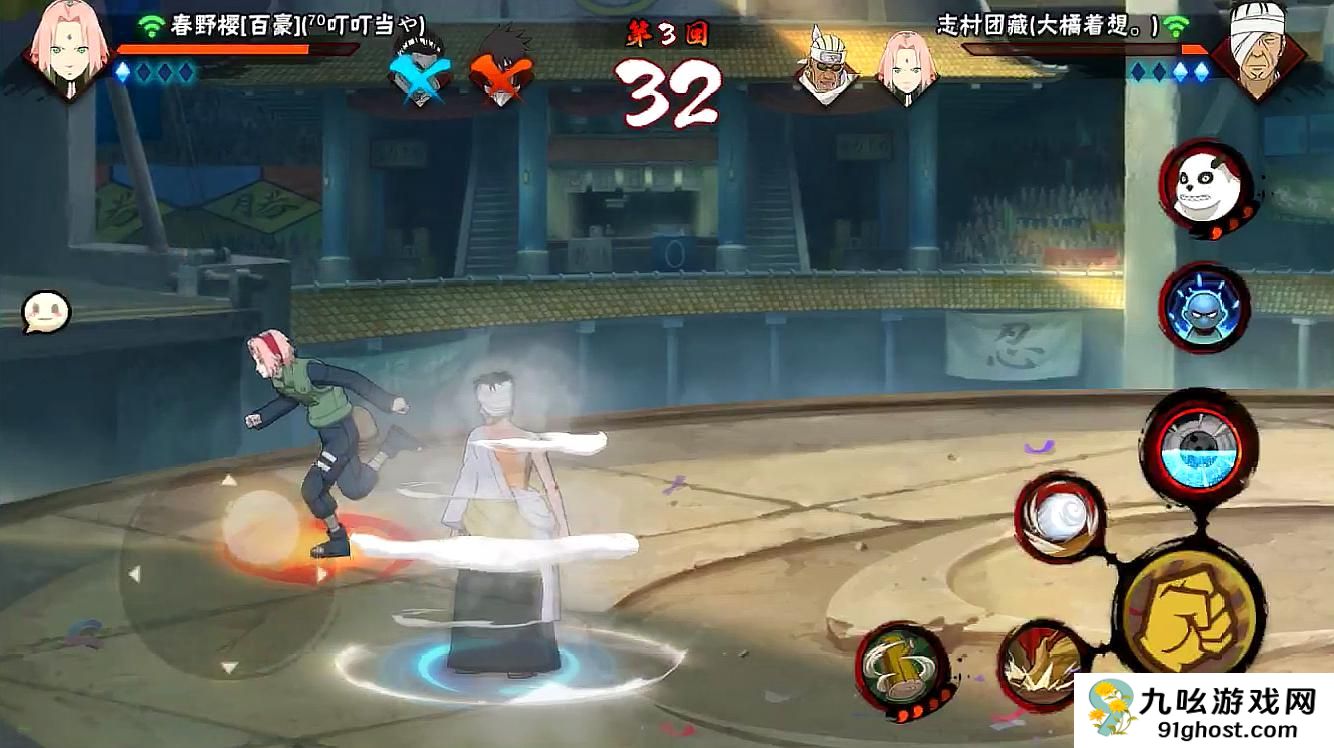Tap the golden fist basic attack button

(1189, 609)
